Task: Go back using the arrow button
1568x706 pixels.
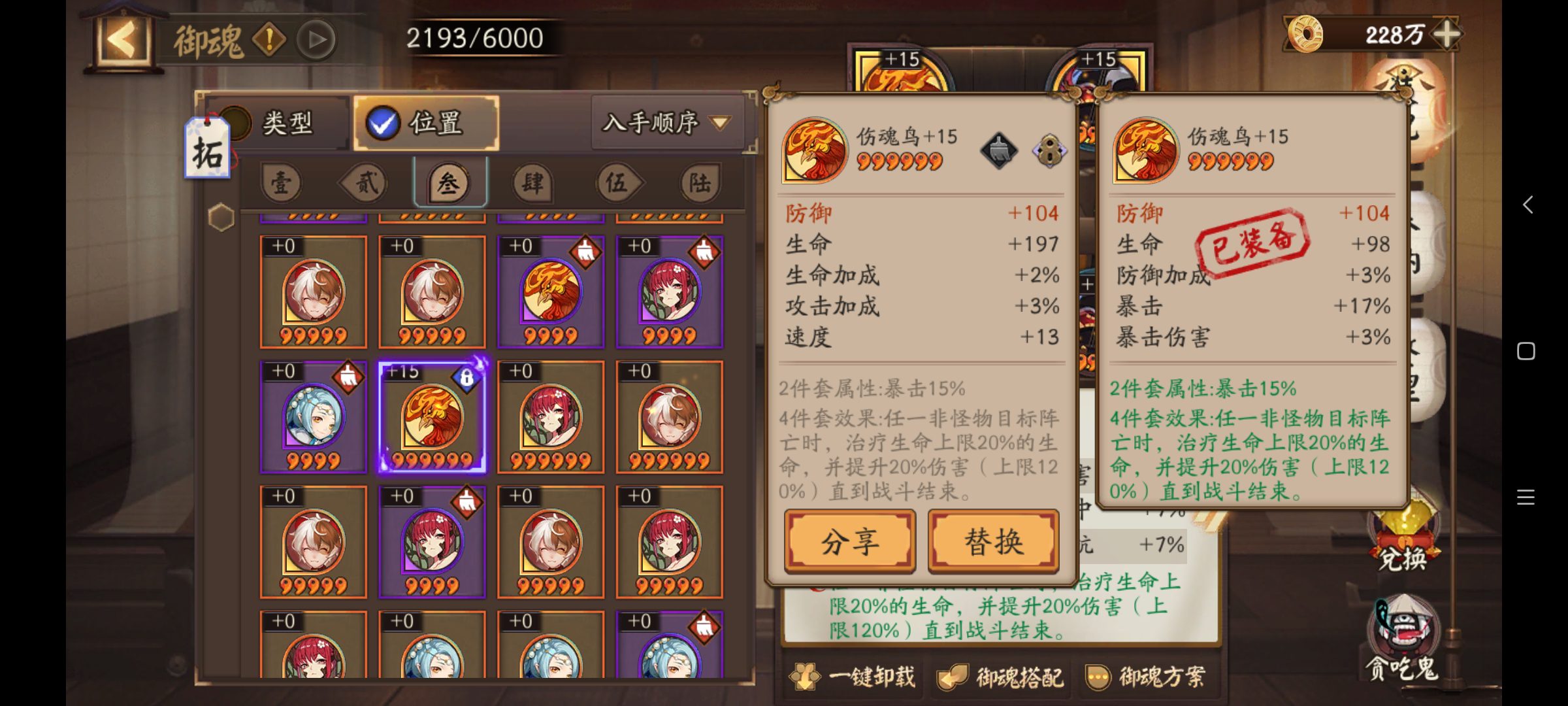Action: click(x=122, y=41)
